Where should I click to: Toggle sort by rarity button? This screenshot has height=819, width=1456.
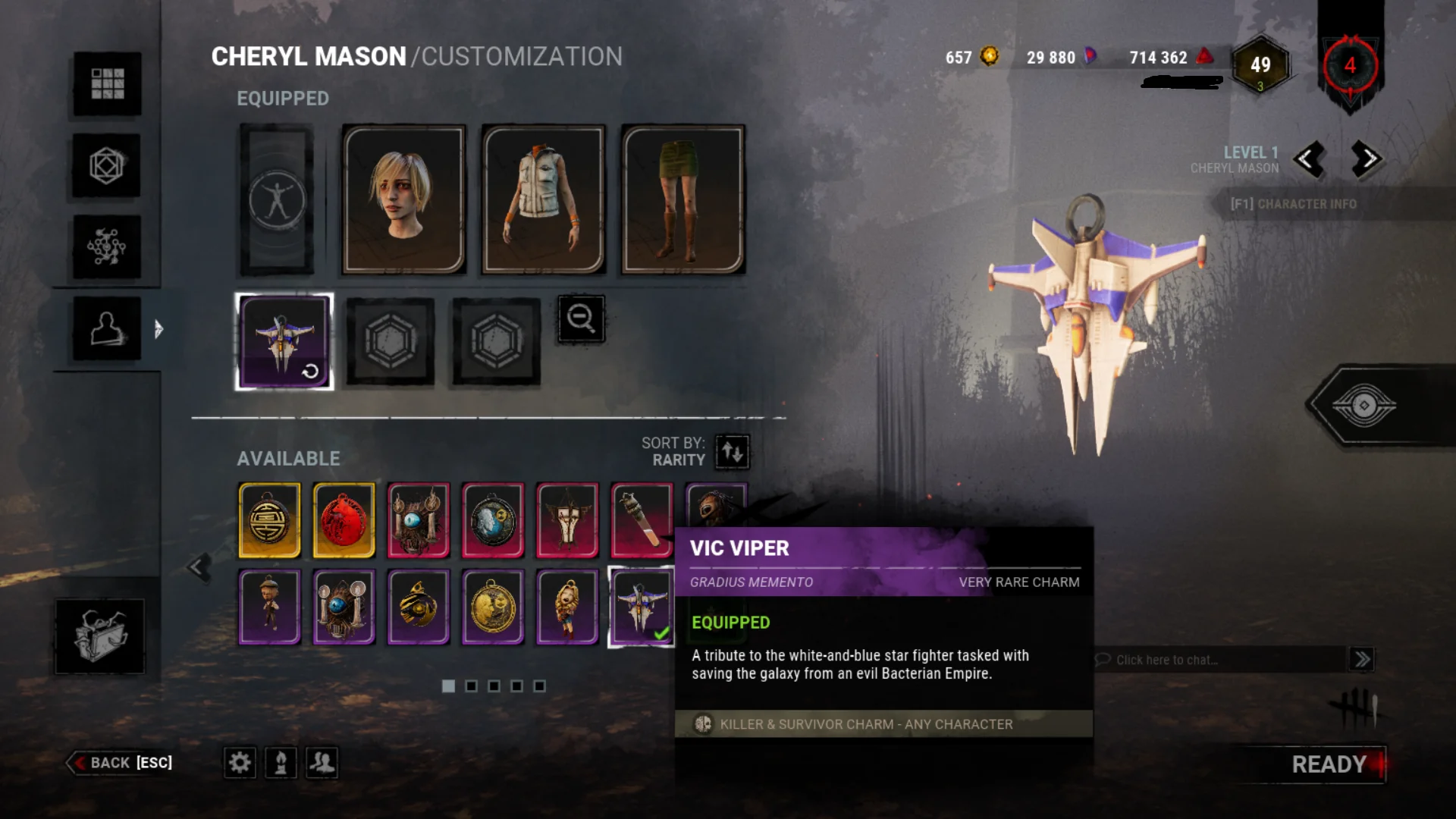[x=733, y=452]
